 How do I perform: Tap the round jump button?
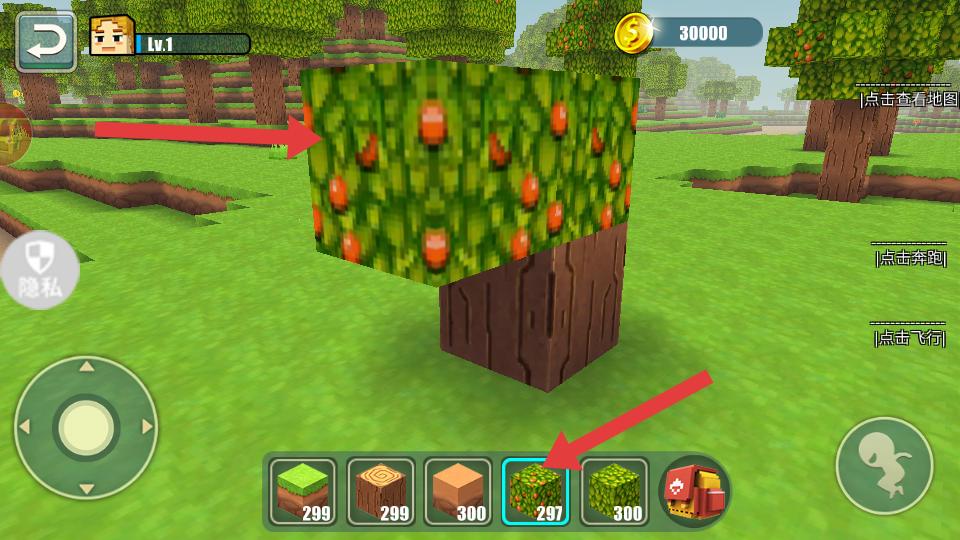pyautogui.click(x=884, y=466)
